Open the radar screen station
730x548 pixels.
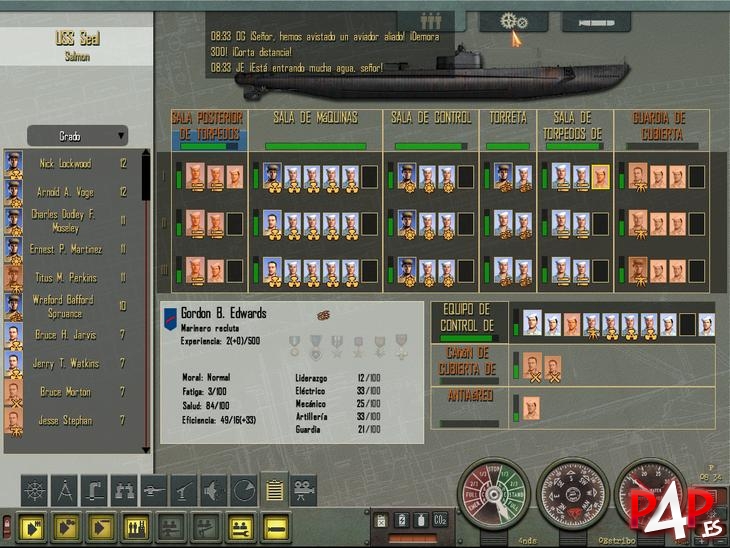(x=244, y=490)
